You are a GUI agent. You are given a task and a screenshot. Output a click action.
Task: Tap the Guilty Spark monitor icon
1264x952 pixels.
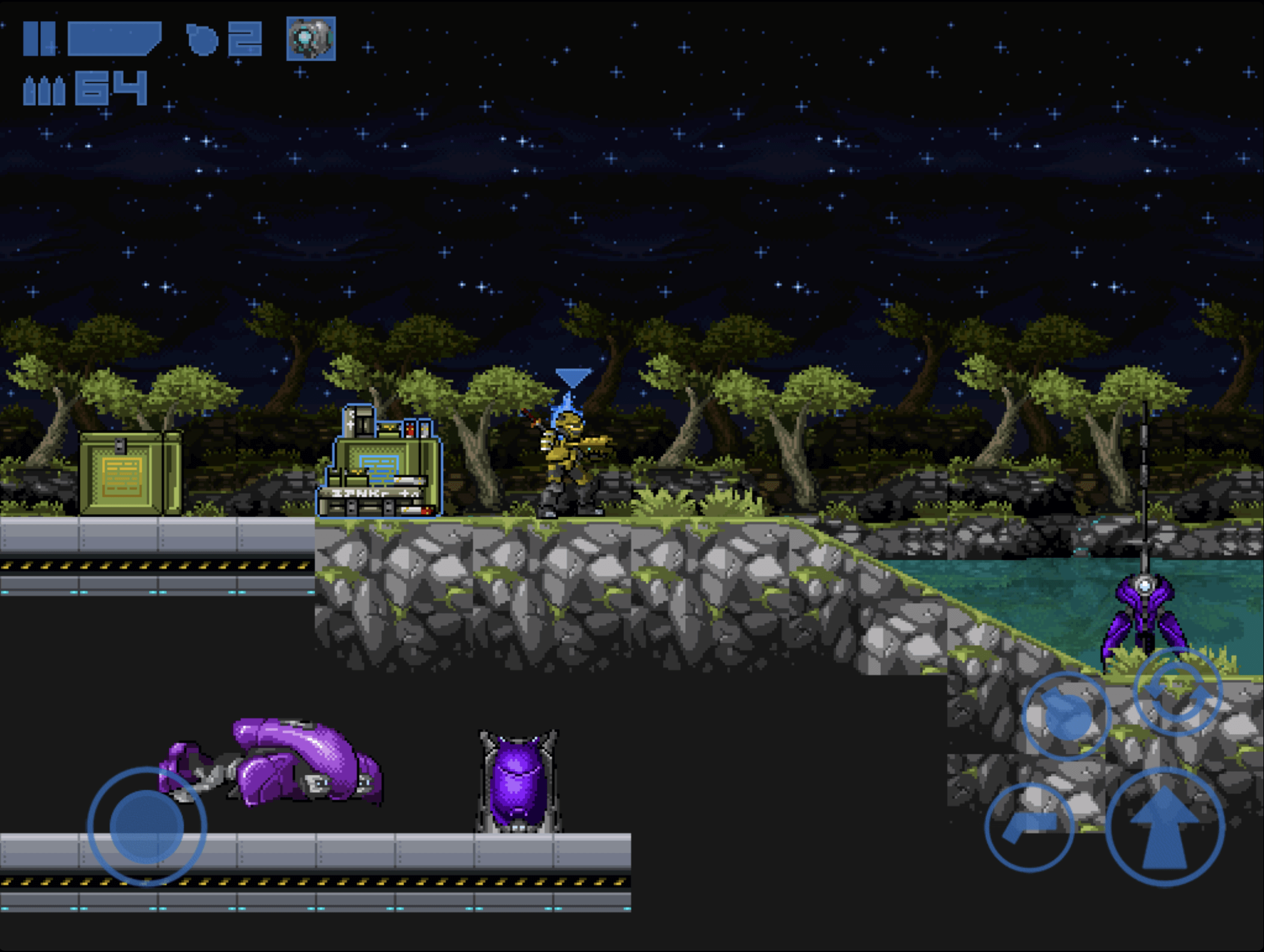(310, 39)
